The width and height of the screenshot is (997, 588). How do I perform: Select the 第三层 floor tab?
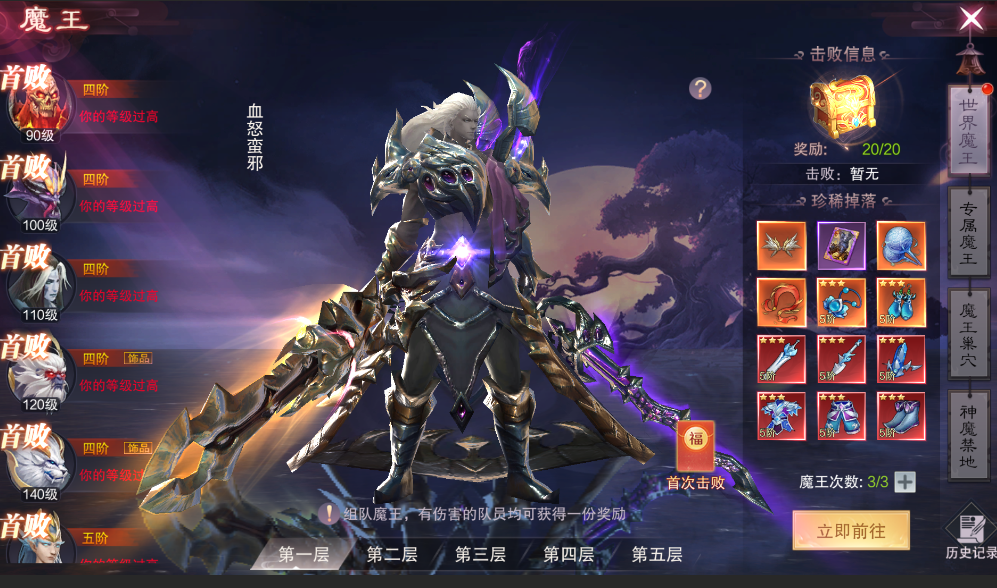(x=480, y=554)
